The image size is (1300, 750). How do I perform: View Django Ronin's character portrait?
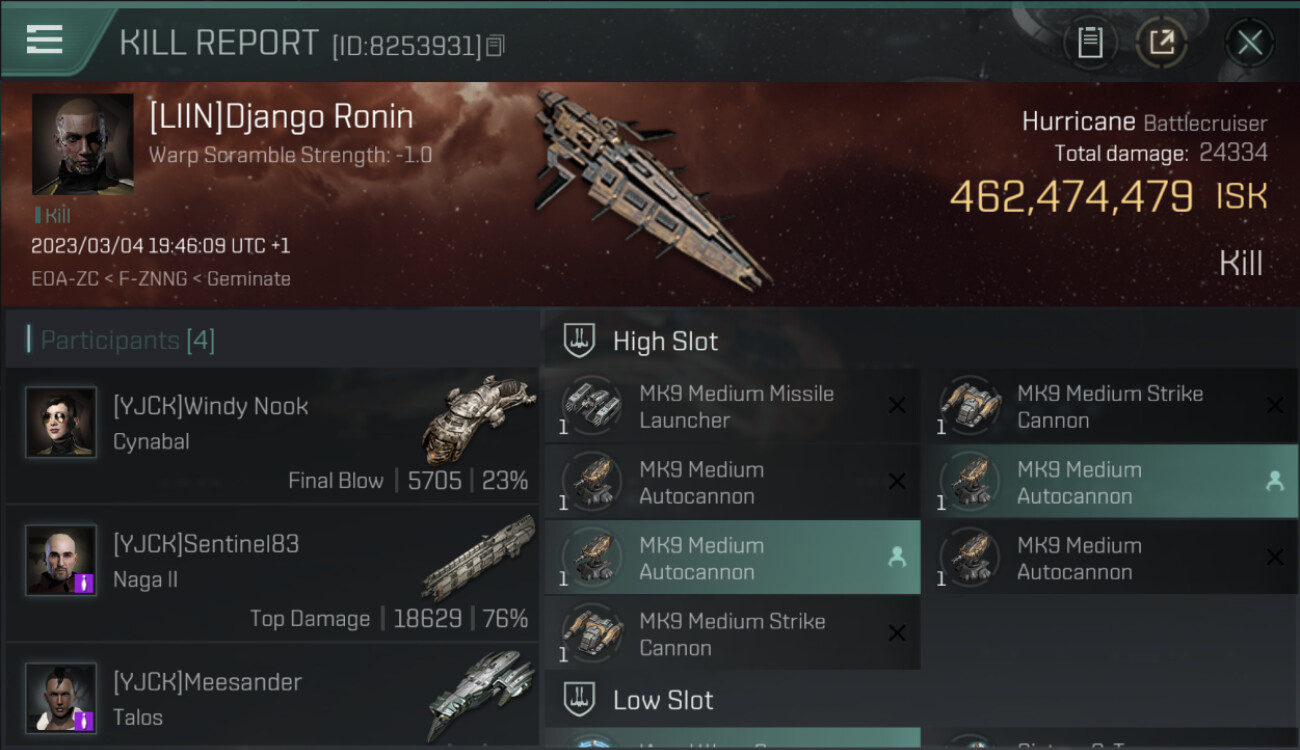tap(82, 144)
